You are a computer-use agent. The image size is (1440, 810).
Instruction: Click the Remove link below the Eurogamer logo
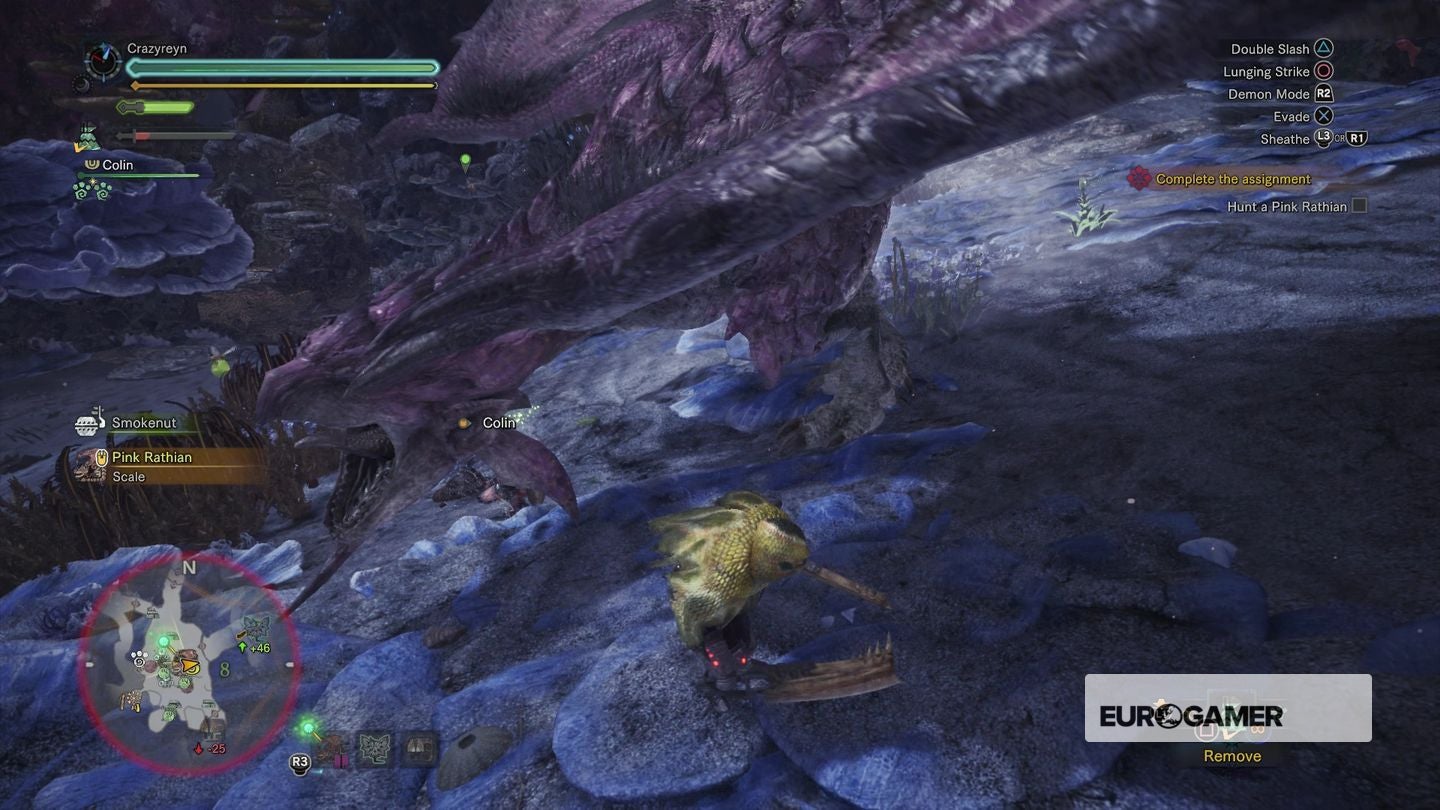point(1231,756)
